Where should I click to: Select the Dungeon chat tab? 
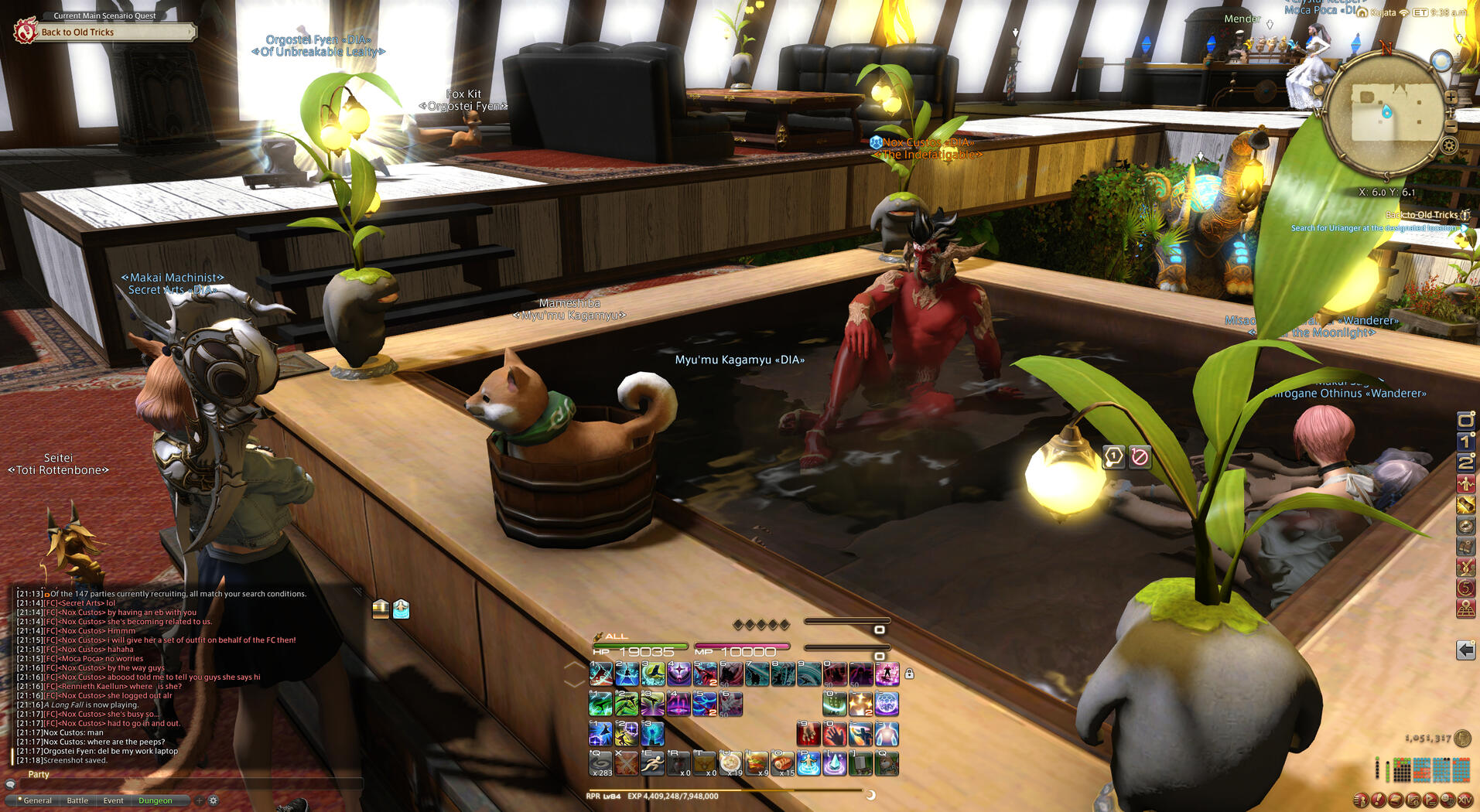[156, 800]
